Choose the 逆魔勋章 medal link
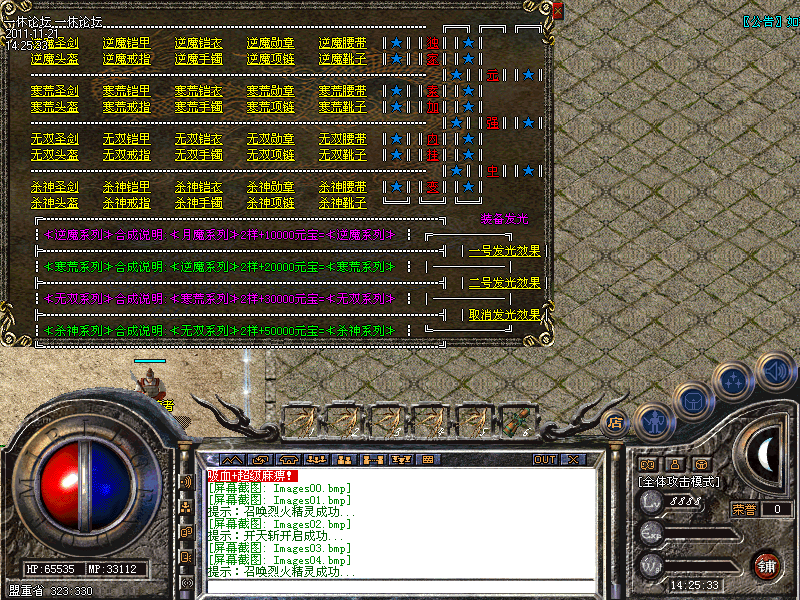 270,43
